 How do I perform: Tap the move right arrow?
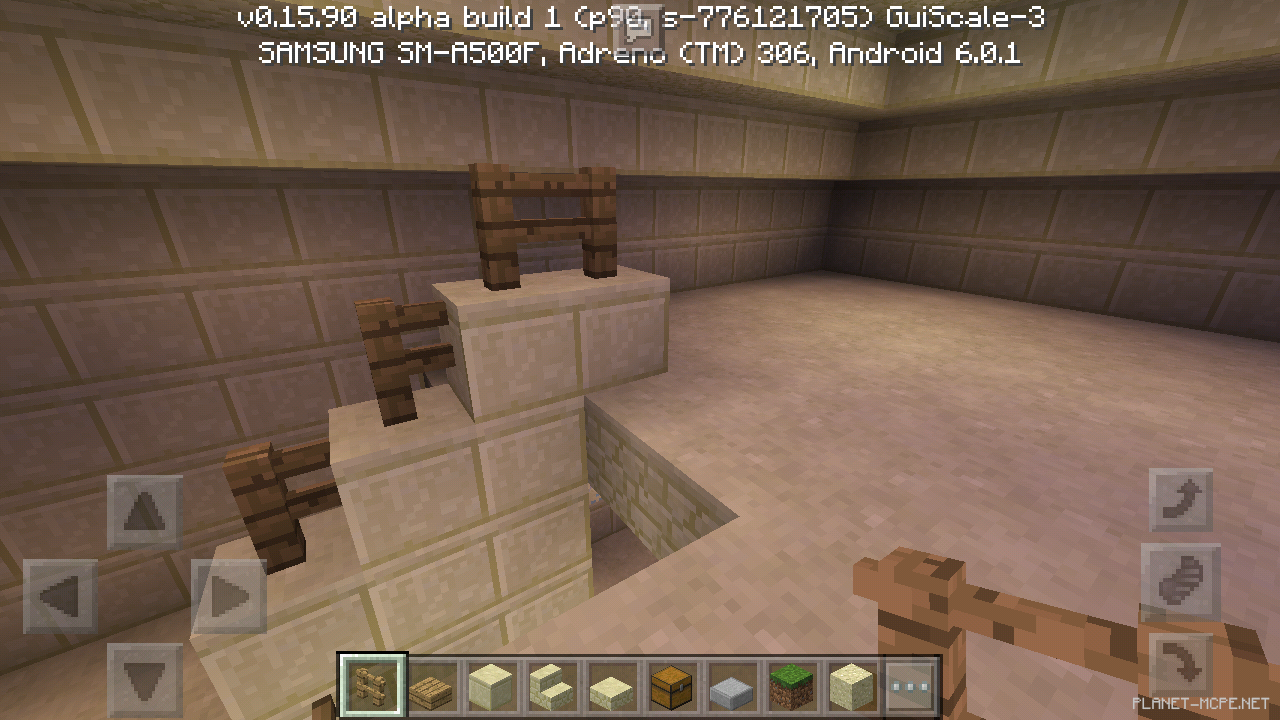(228, 597)
